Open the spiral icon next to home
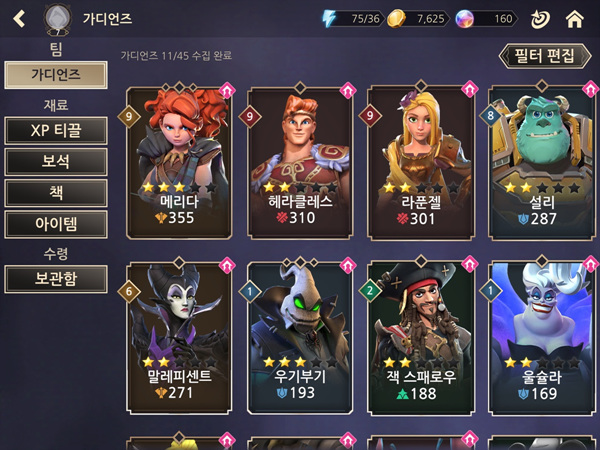 point(540,18)
